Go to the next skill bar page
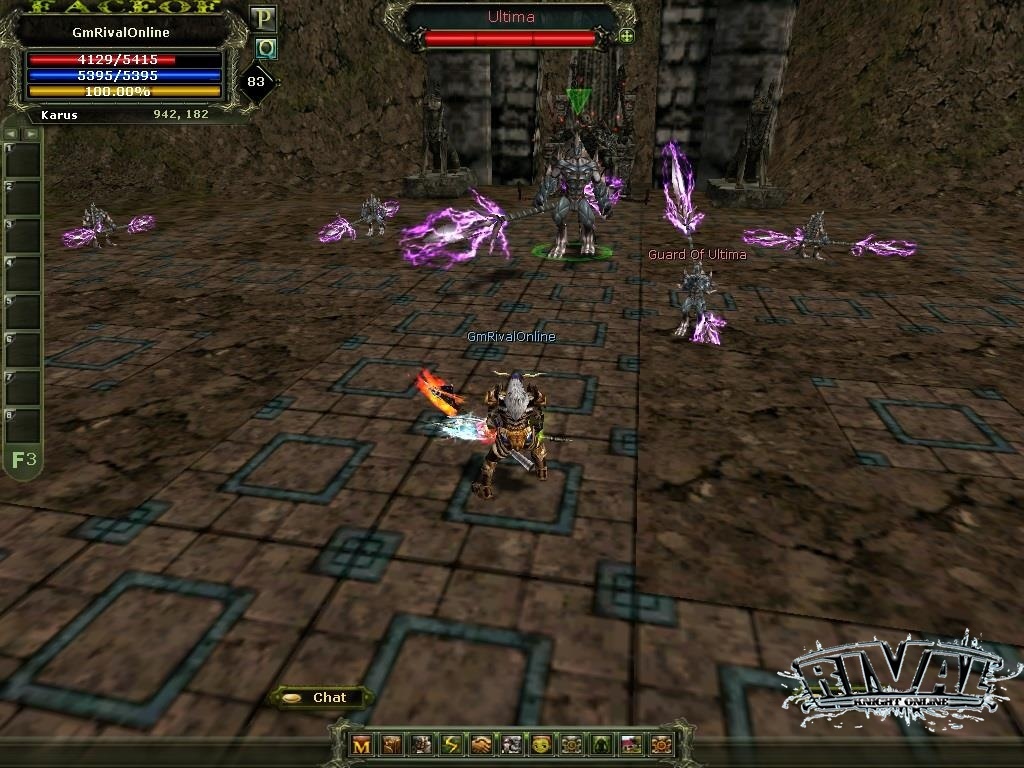The image size is (1024, 768). 31,133
